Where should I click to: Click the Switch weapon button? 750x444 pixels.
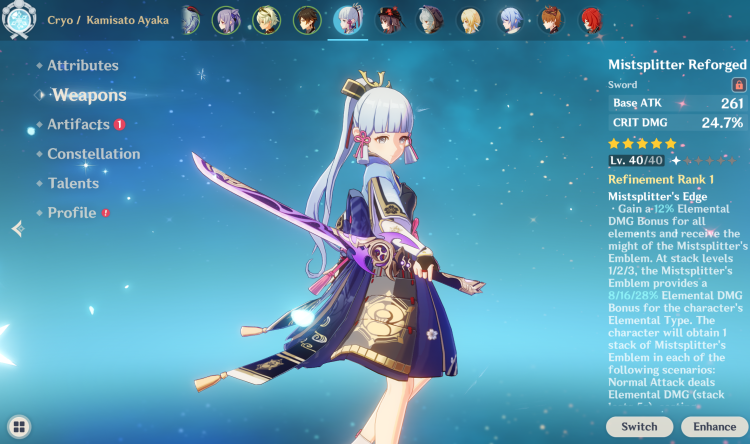pos(639,426)
